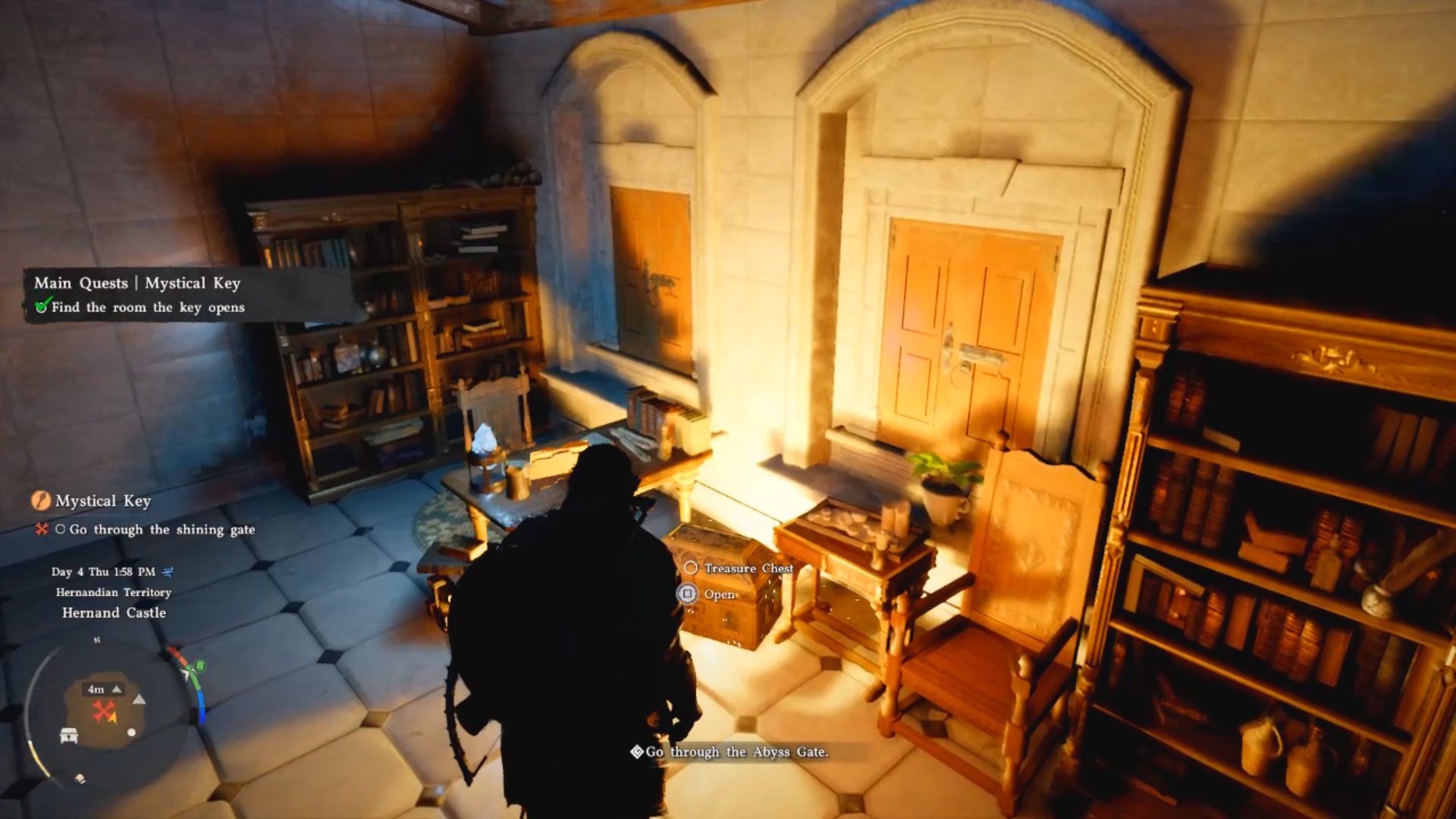Image resolution: width=1456 pixels, height=819 pixels.
Task: Toggle the green checkmark on the completed objective
Action: (44, 307)
